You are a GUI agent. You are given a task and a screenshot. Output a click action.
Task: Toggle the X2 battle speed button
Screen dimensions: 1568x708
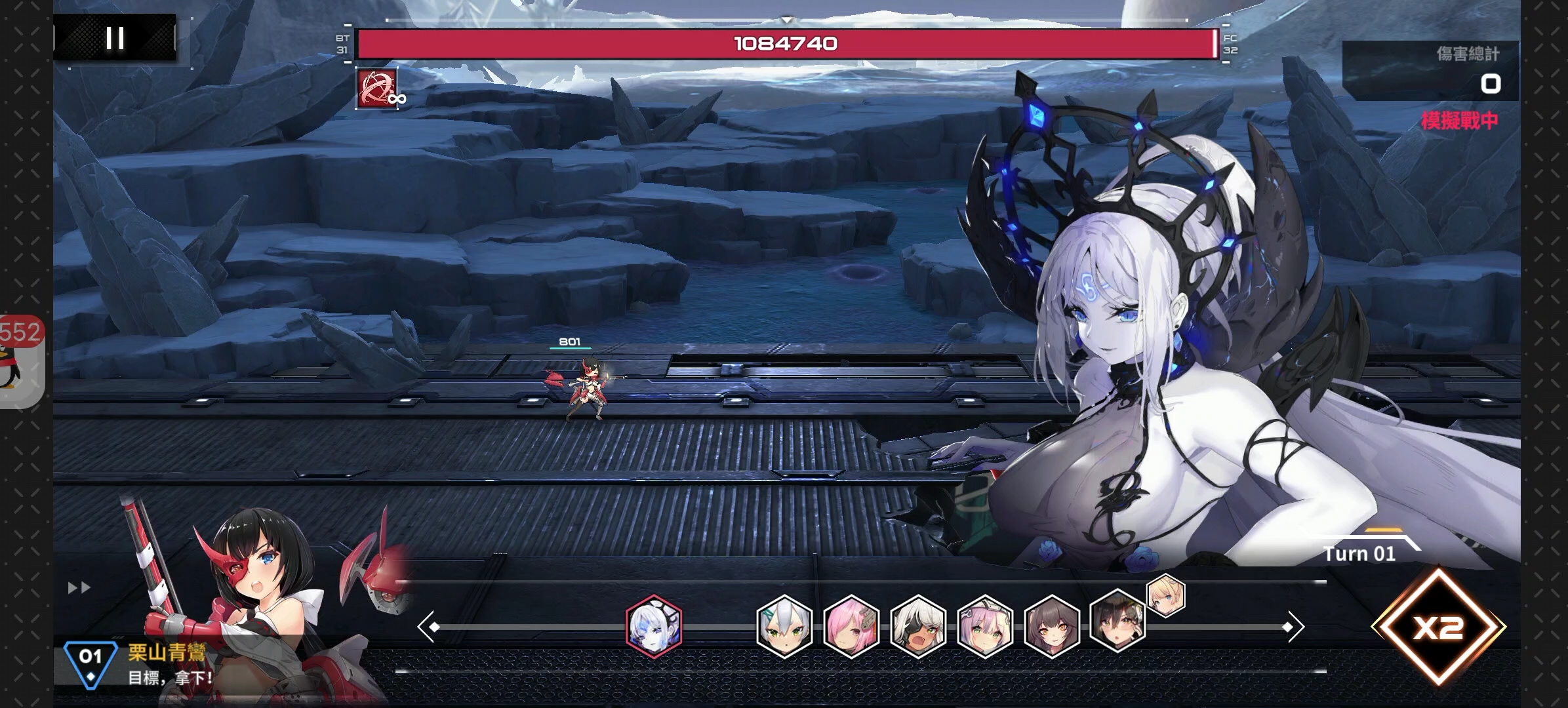[1438, 628]
